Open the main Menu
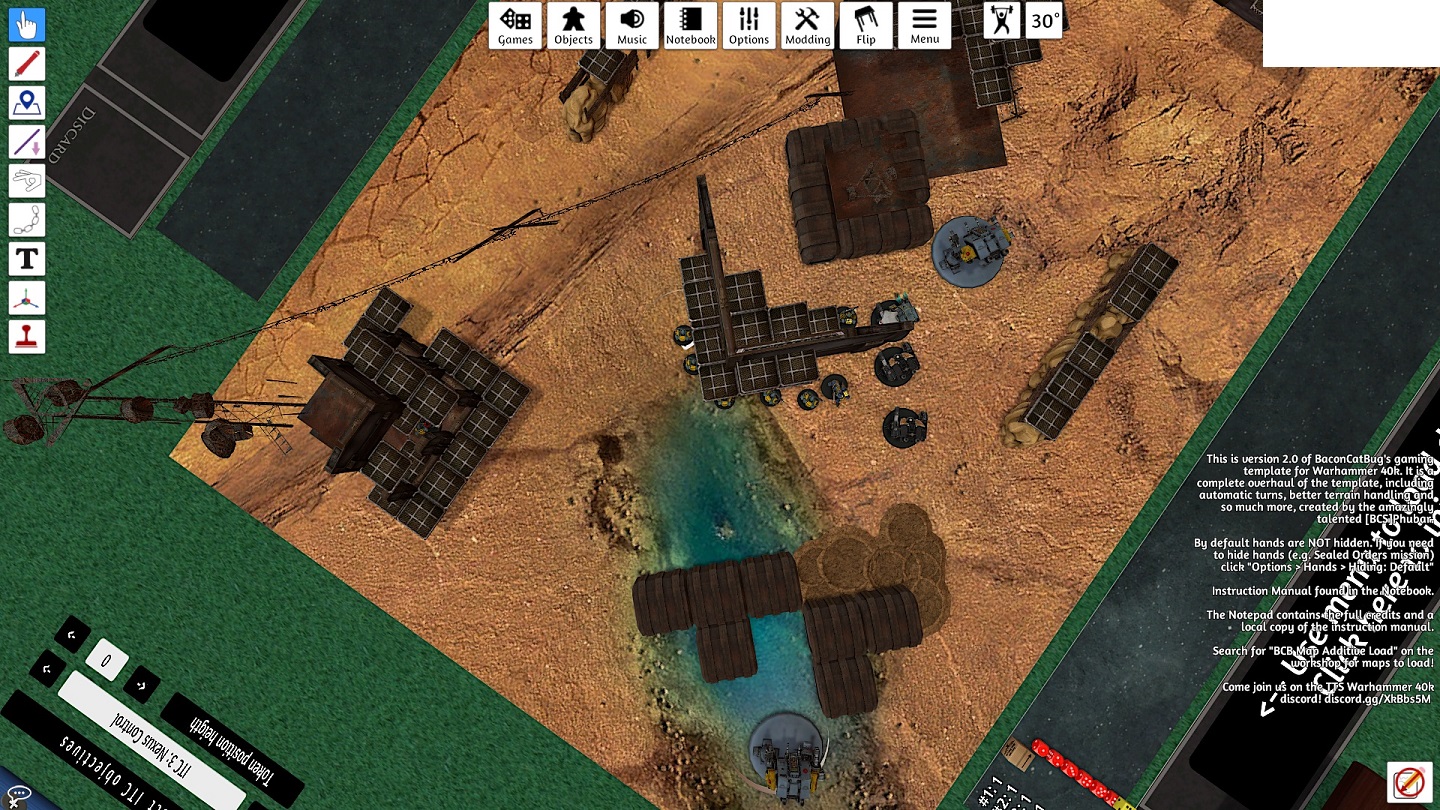 tap(924, 25)
